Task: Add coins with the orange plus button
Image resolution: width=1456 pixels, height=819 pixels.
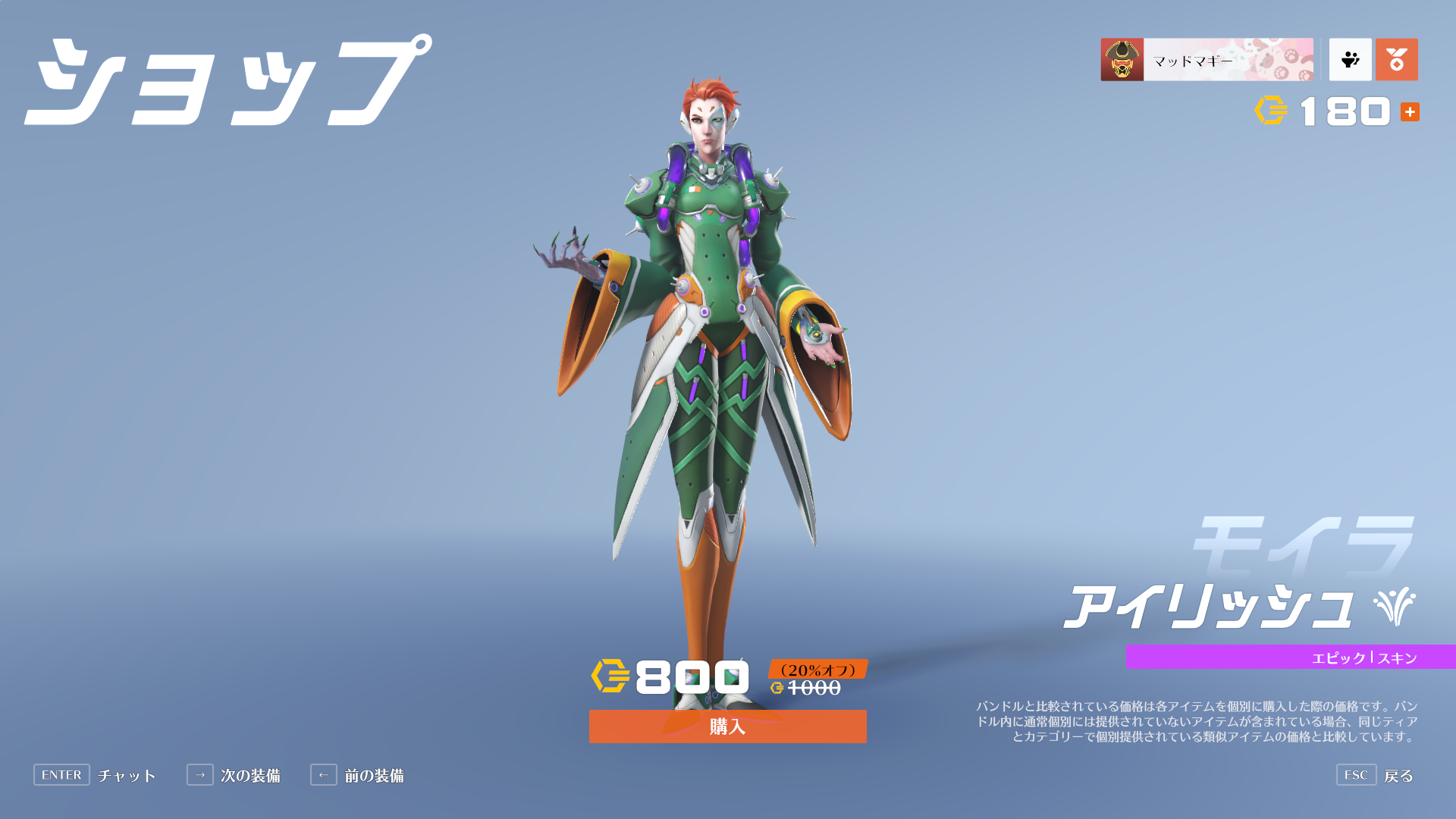Action: (x=1410, y=112)
